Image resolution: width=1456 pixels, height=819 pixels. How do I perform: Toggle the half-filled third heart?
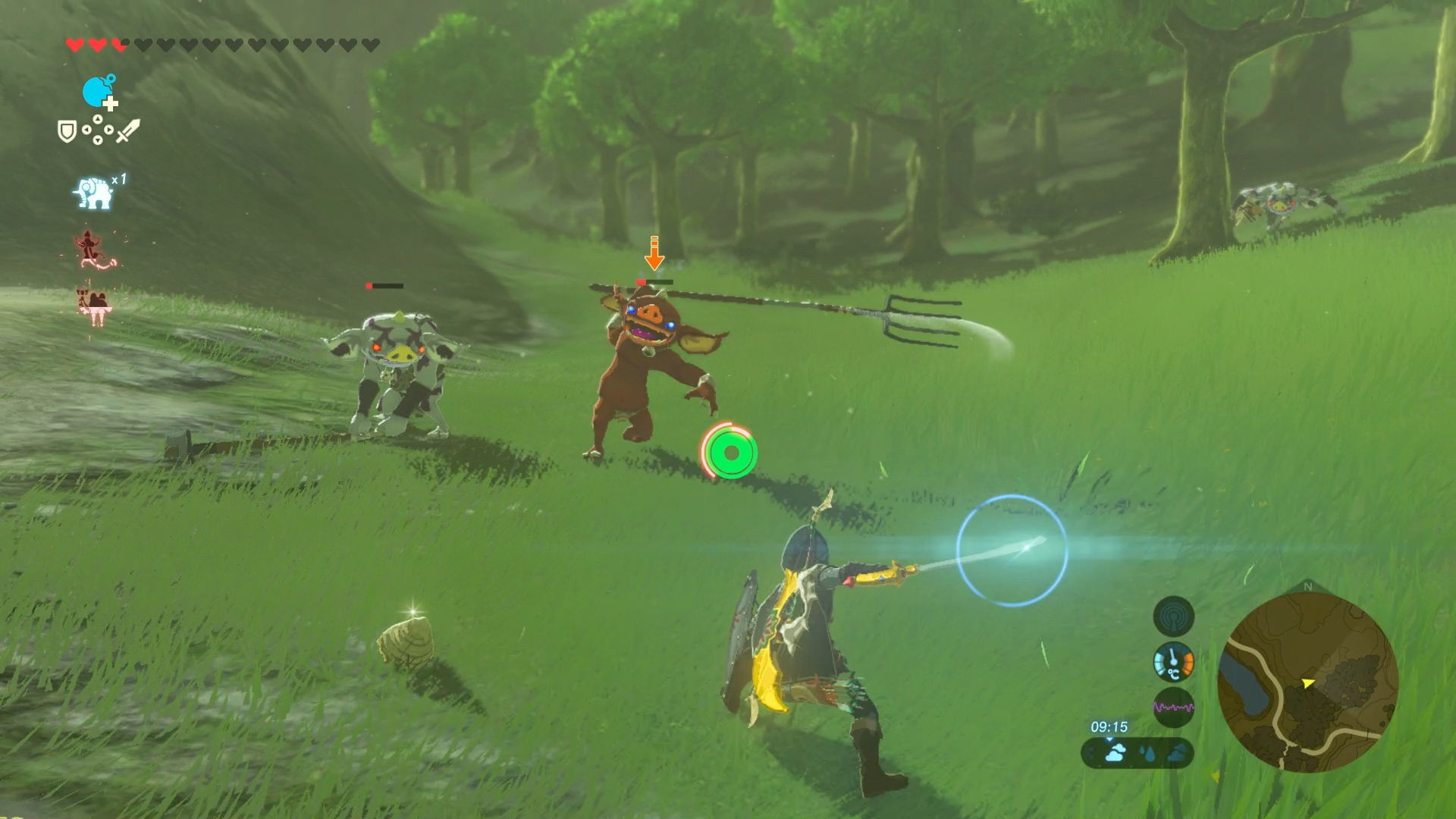pyautogui.click(x=118, y=43)
